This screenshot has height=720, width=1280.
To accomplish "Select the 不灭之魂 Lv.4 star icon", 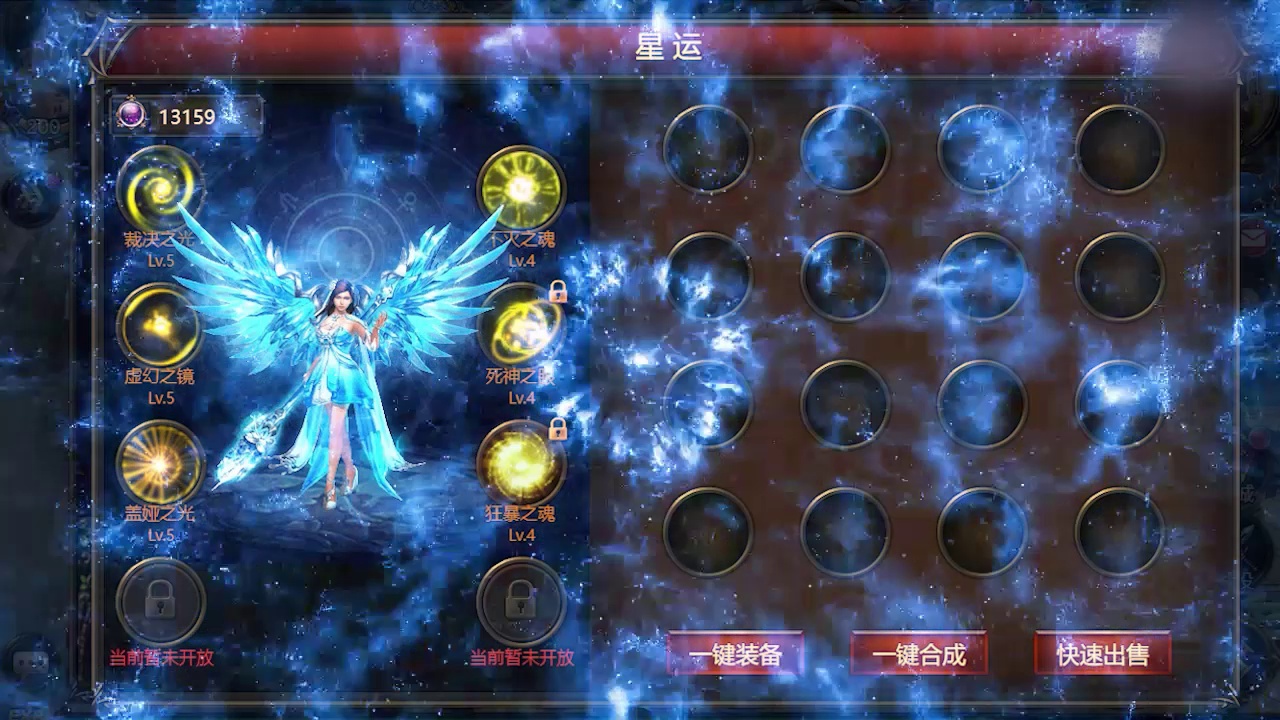I will (x=520, y=190).
